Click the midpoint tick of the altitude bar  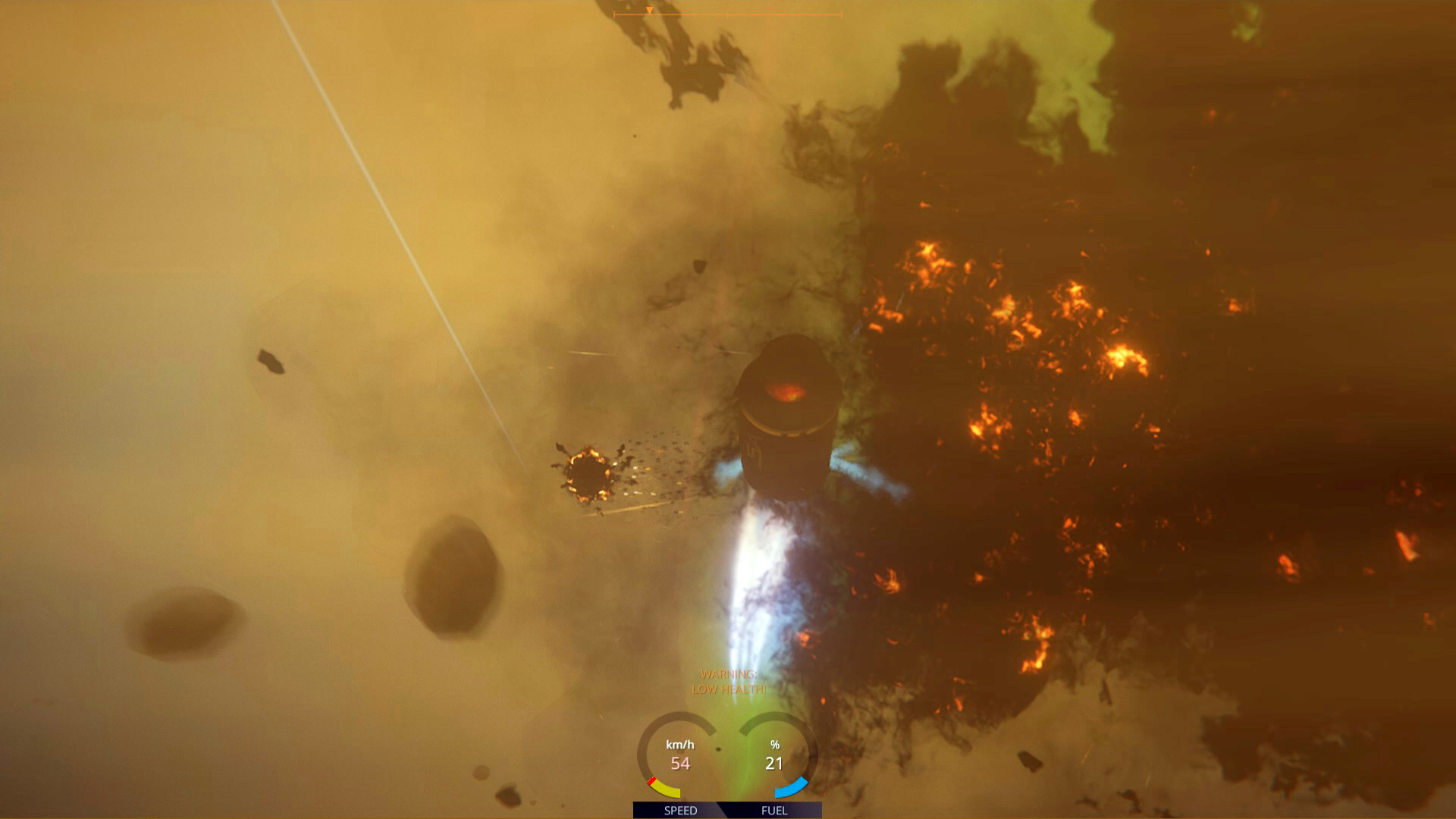[727, 14]
